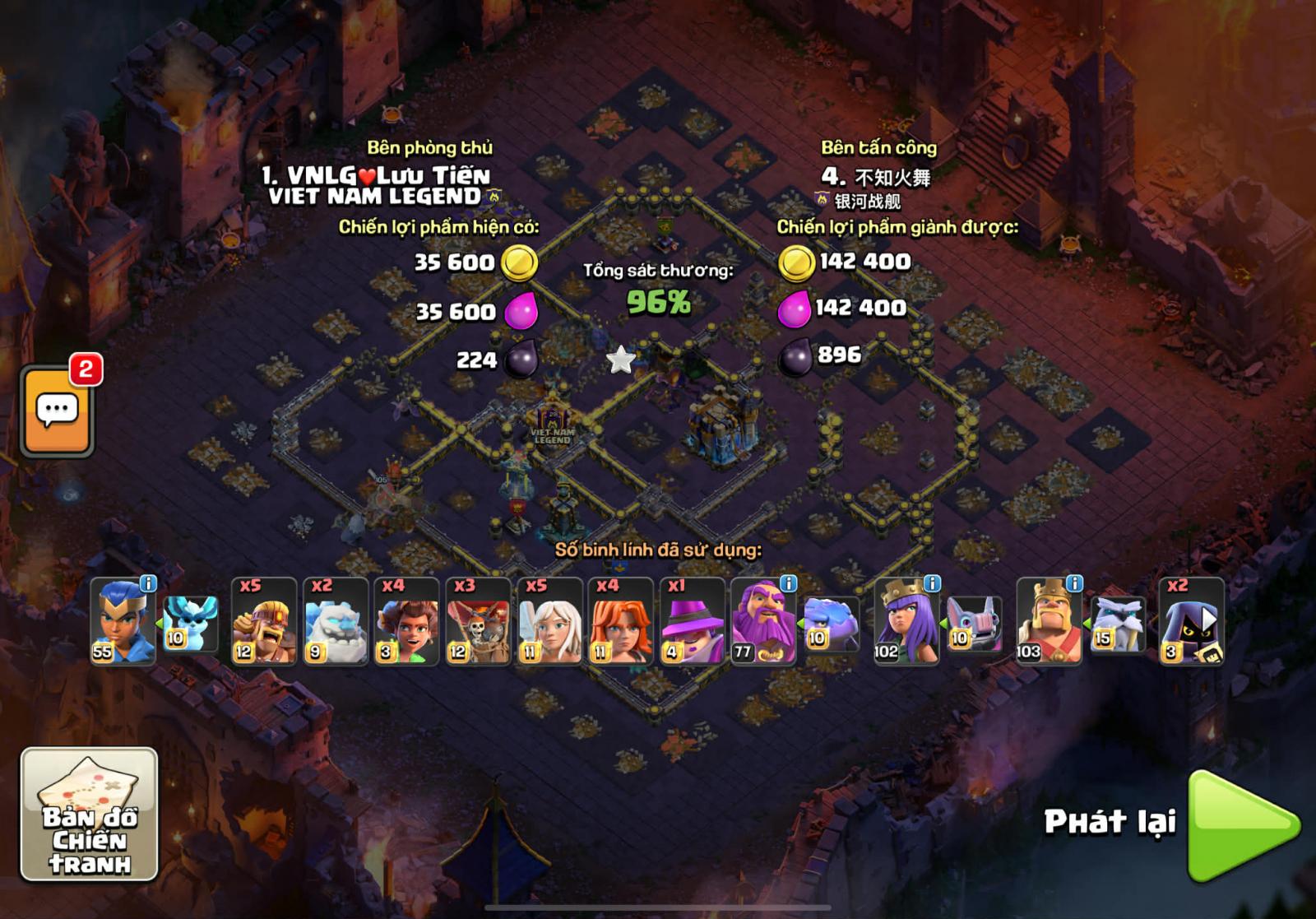1316x919 pixels.
Task: Select the x4 Root Rider troop card
Action: tap(406, 621)
